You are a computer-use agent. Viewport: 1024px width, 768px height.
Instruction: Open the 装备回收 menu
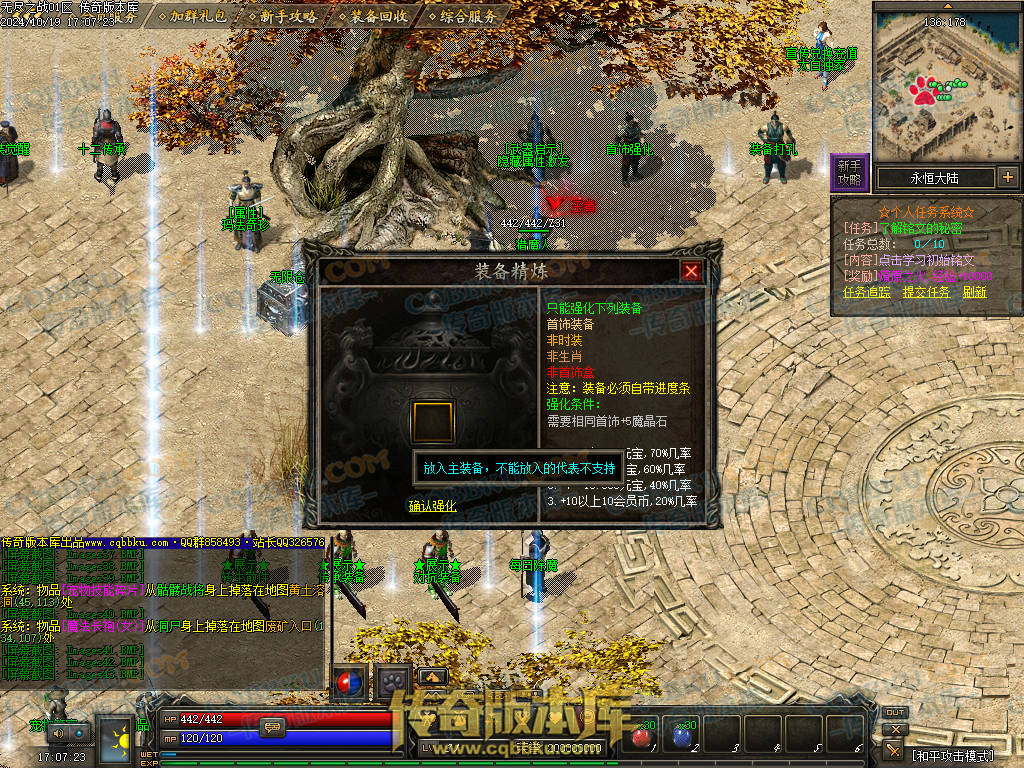tap(371, 16)
